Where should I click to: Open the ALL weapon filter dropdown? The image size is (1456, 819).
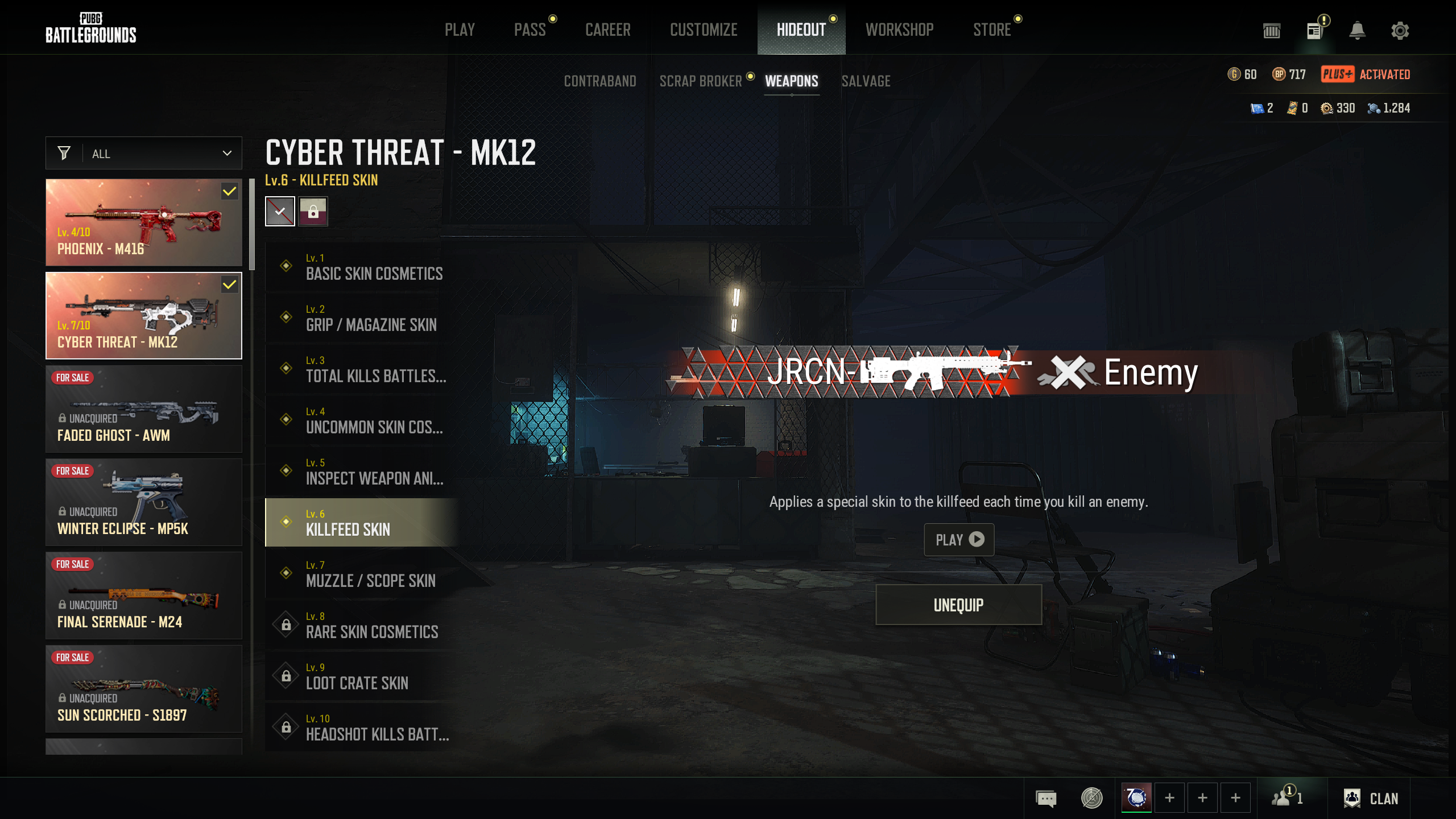click(144, 154)
